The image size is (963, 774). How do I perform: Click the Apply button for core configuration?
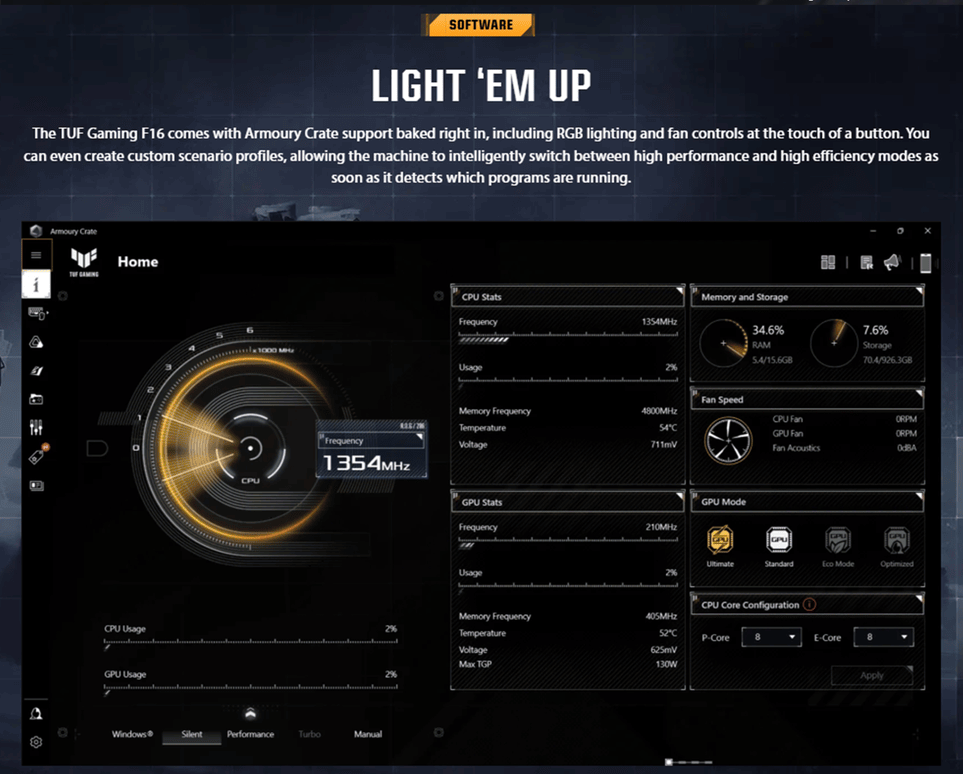(x=872, y=675)
